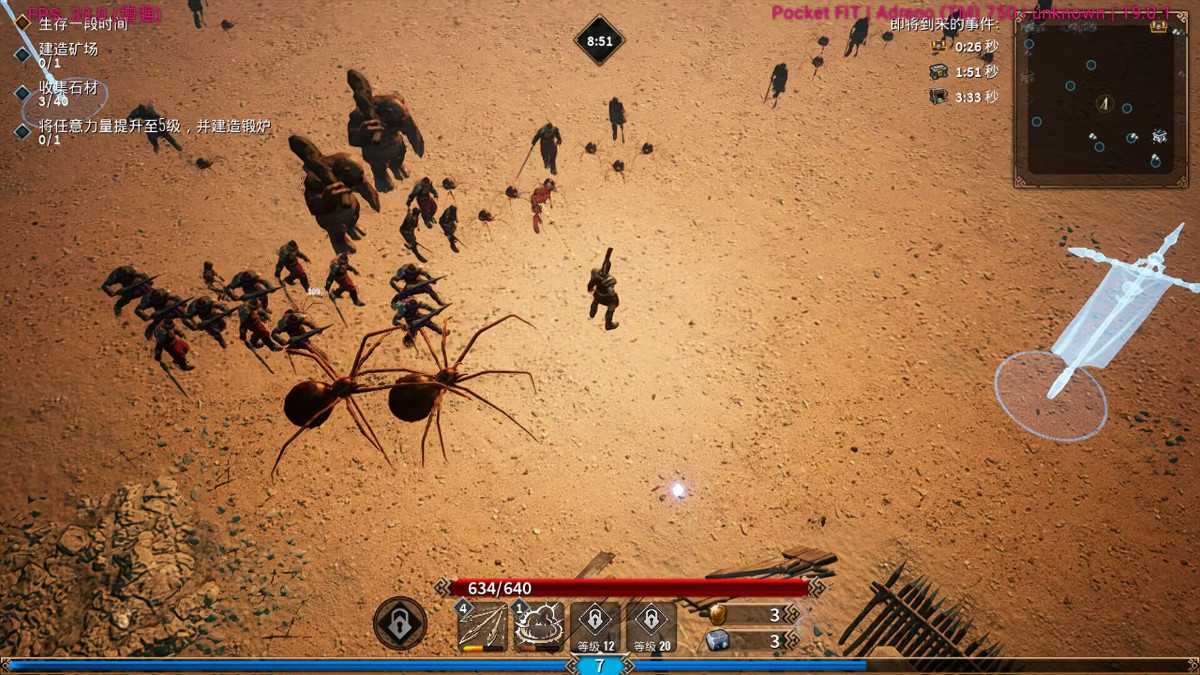Image resolution: width=1200 pixels, height=675 pixels.
Task: Activate the triple arrow skill
Action: (483, 626)
